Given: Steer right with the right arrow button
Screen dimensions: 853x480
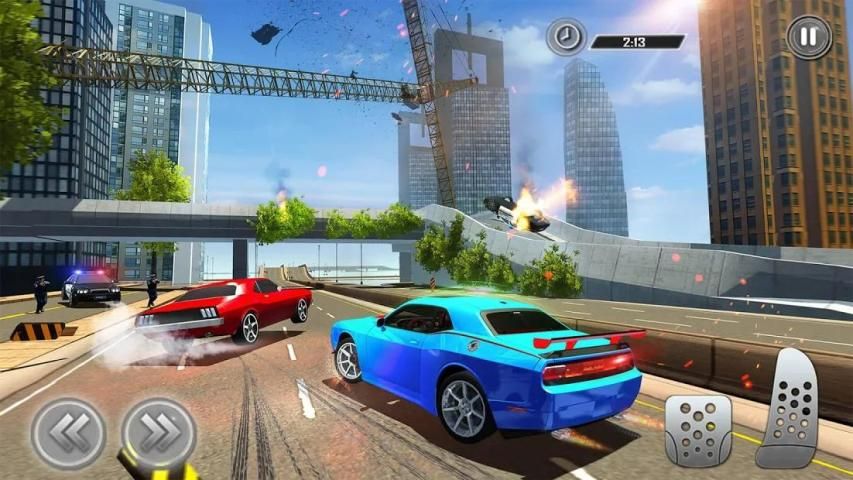Looking at the screenshot, I should (x=159, y=433).
